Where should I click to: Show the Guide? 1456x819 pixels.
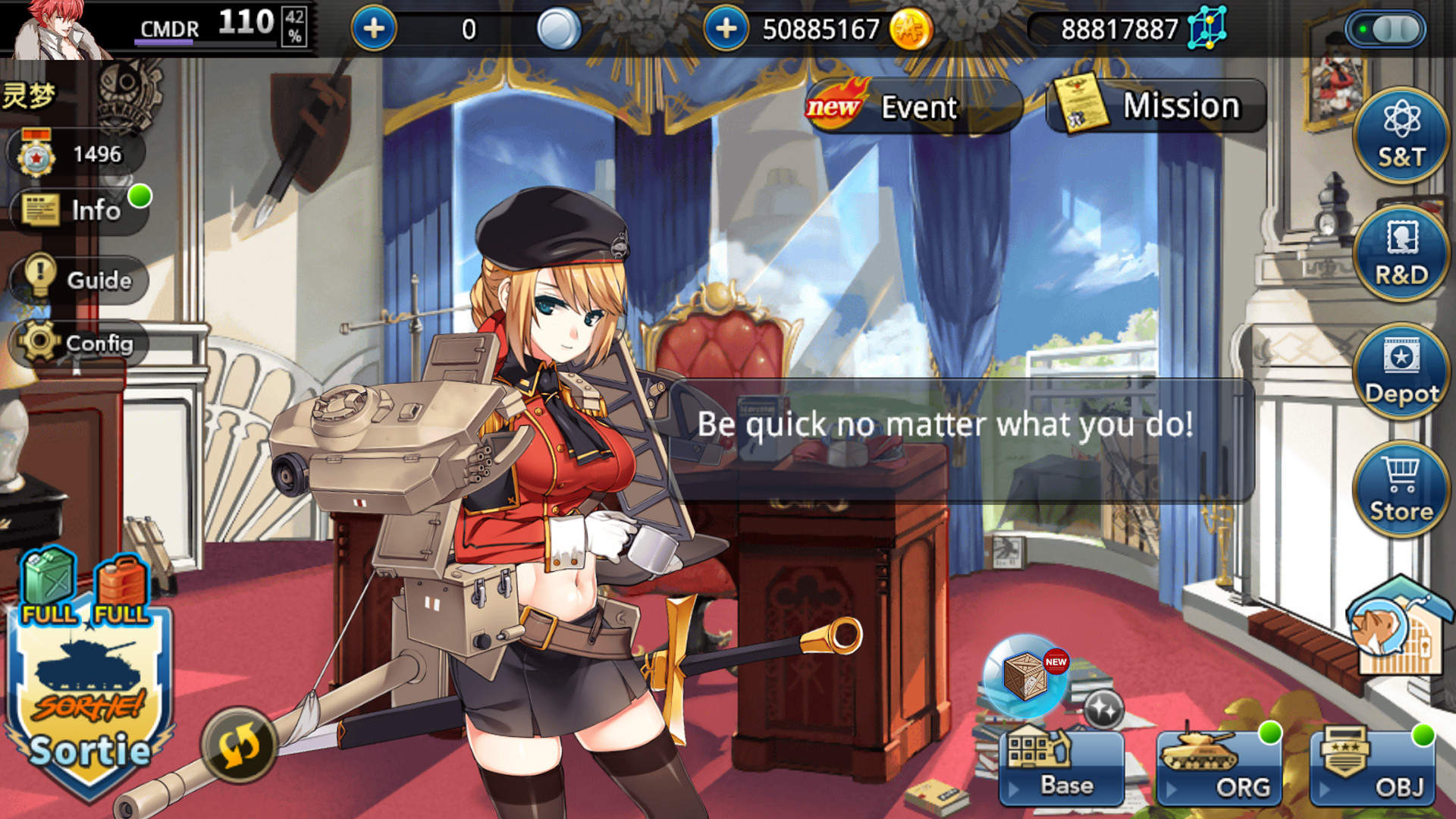pos(80,279)
